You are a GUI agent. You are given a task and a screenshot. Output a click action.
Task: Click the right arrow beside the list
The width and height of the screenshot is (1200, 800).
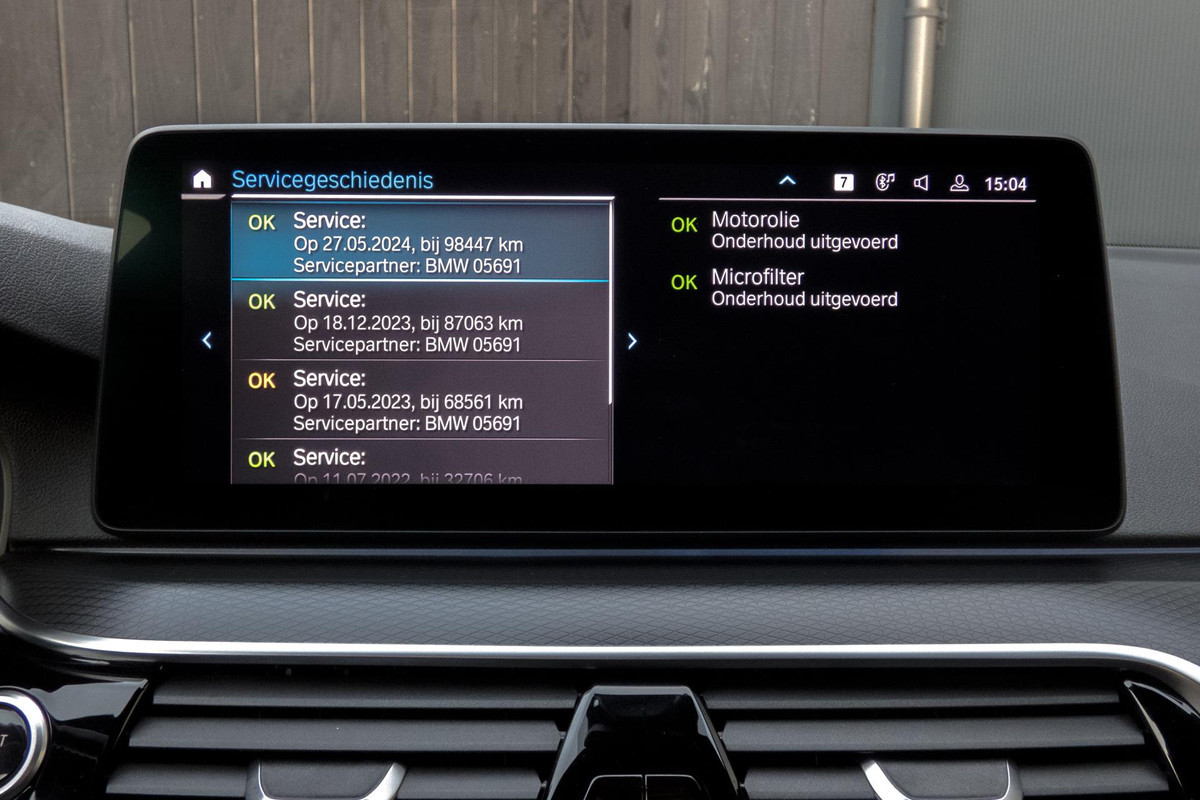632,341
